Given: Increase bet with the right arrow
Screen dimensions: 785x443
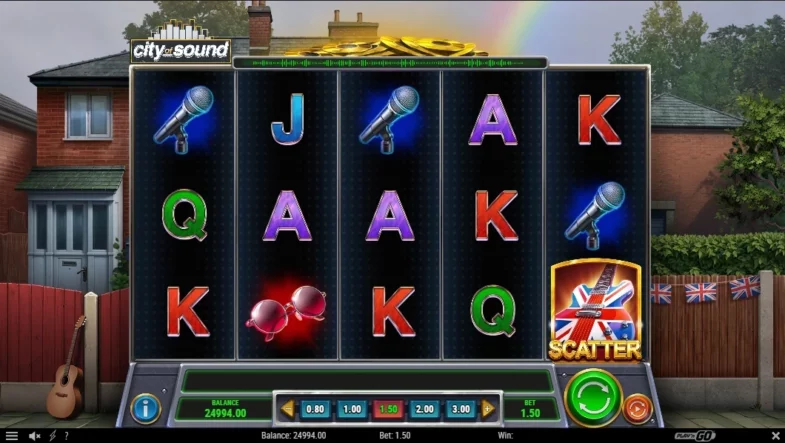Looking at the screenshot, I should (488, 409).
